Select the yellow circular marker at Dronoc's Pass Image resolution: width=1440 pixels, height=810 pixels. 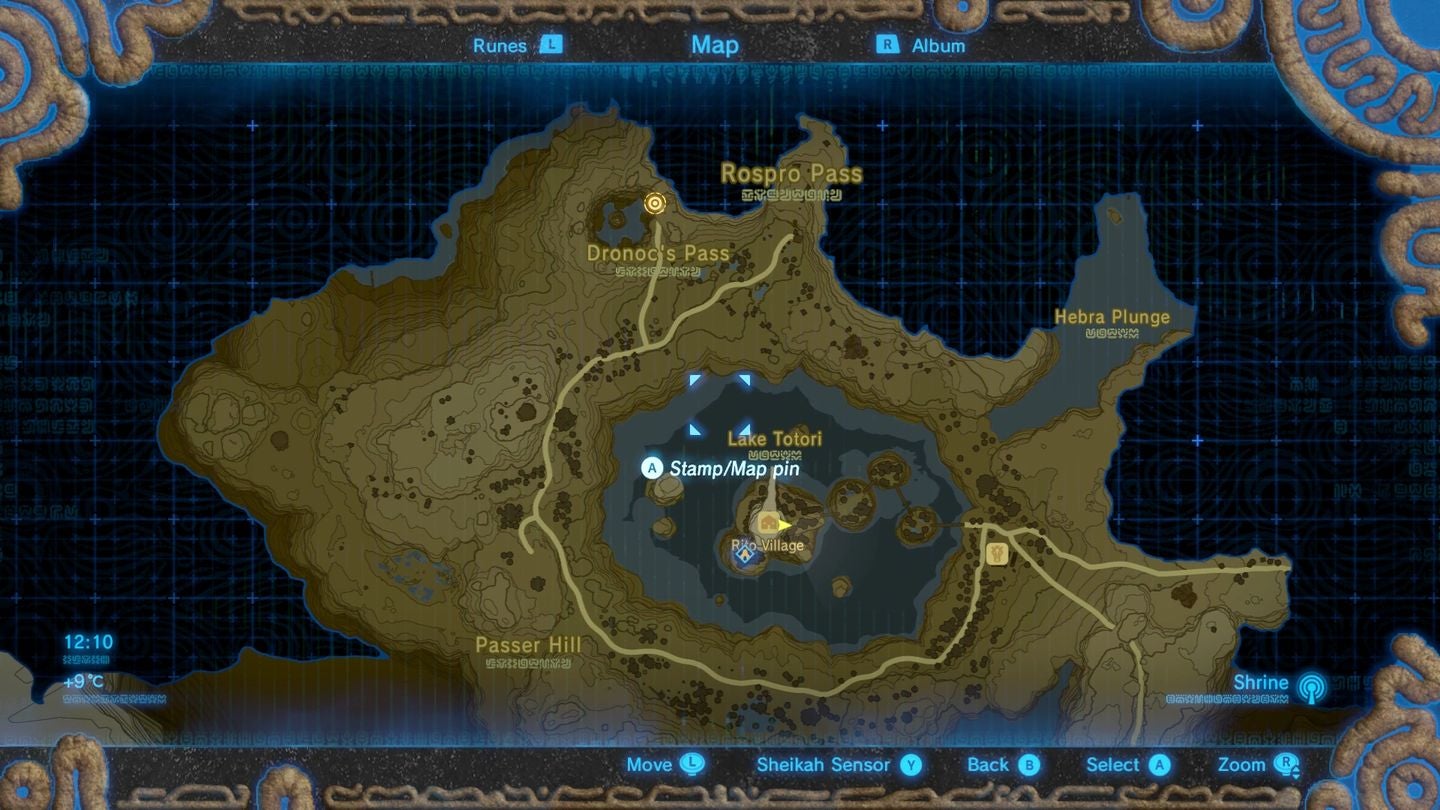(x=655, y=204)
